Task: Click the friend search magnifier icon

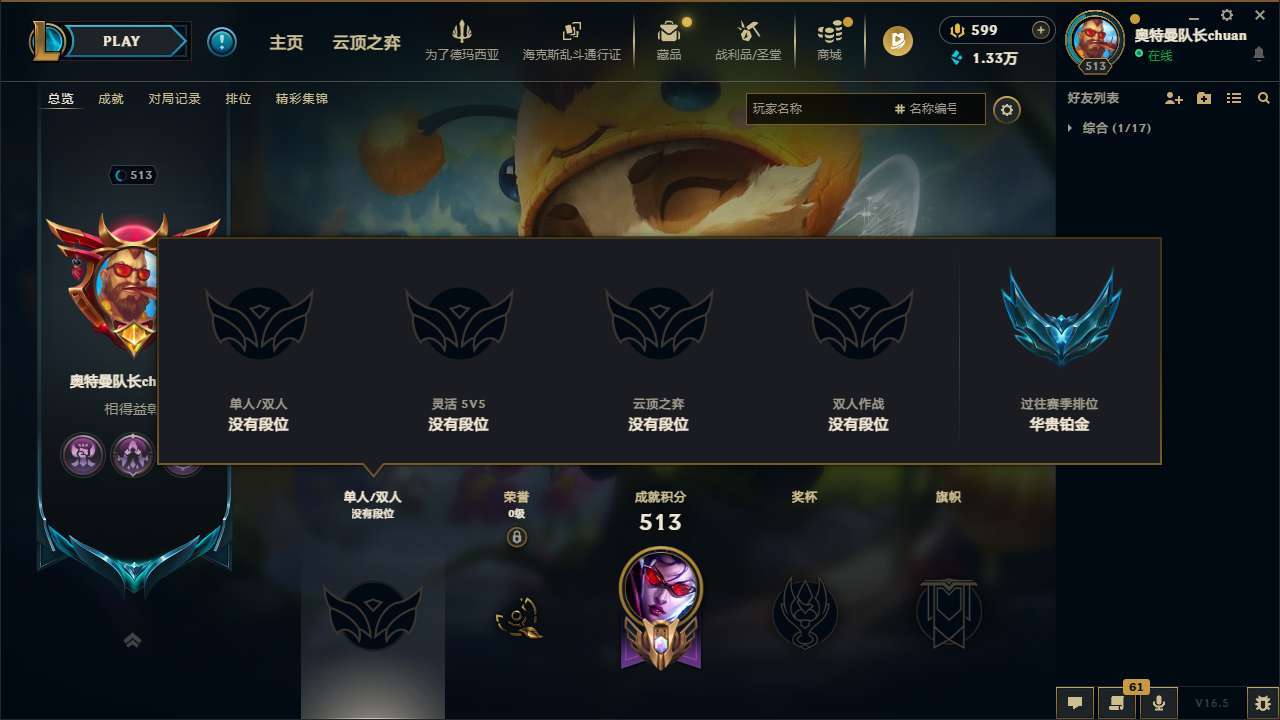Action: point(1263,98)
